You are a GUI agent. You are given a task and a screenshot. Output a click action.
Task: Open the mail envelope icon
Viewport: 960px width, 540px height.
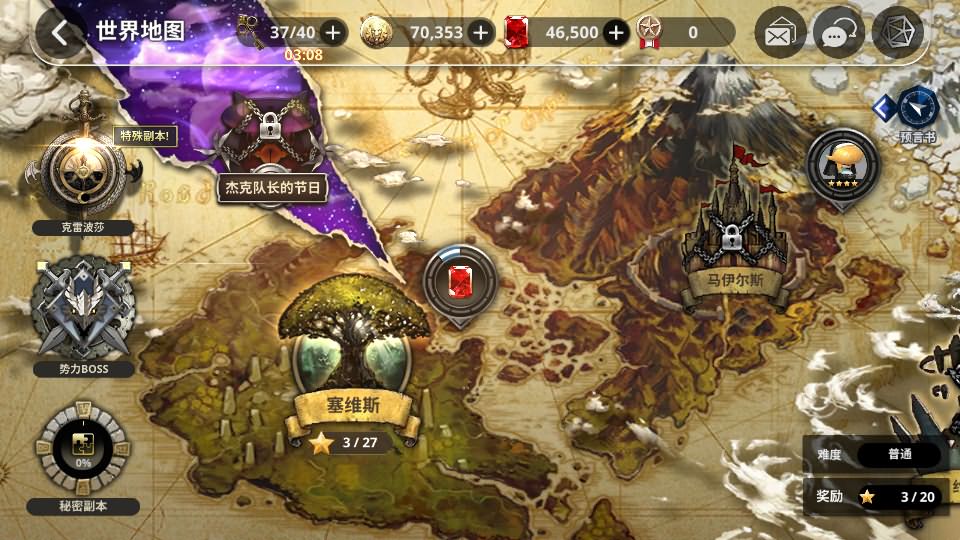[779, 34]
